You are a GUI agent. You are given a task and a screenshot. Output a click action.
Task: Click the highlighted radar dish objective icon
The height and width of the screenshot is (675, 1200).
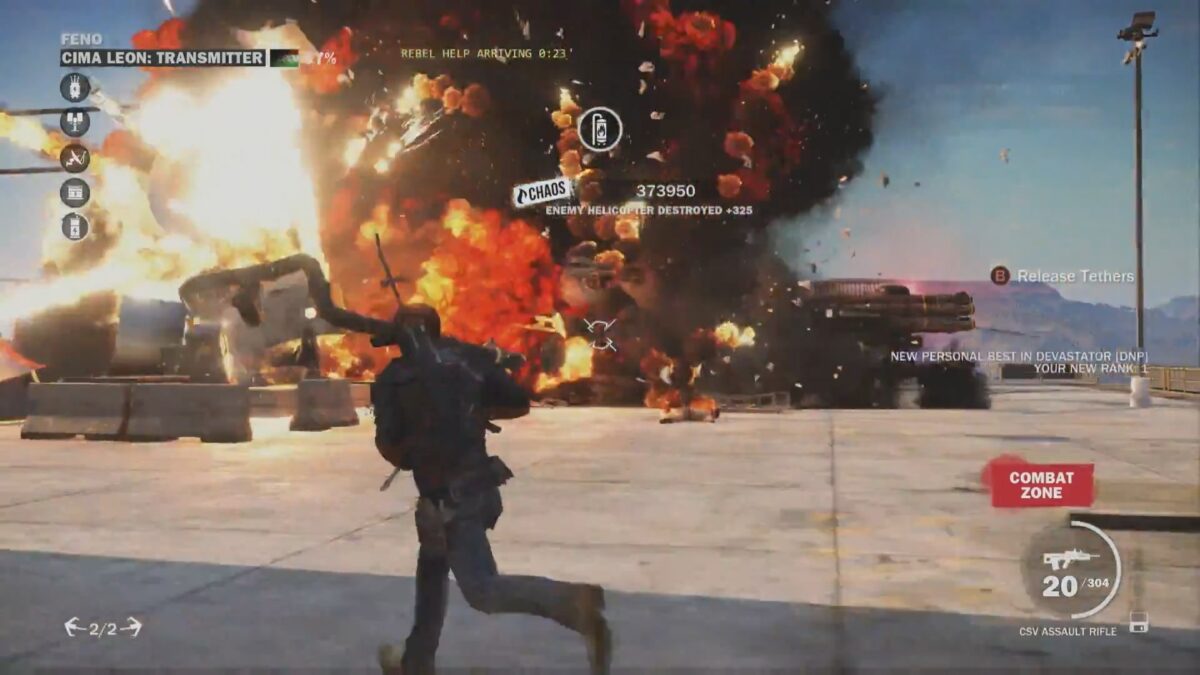coord(75,158)
